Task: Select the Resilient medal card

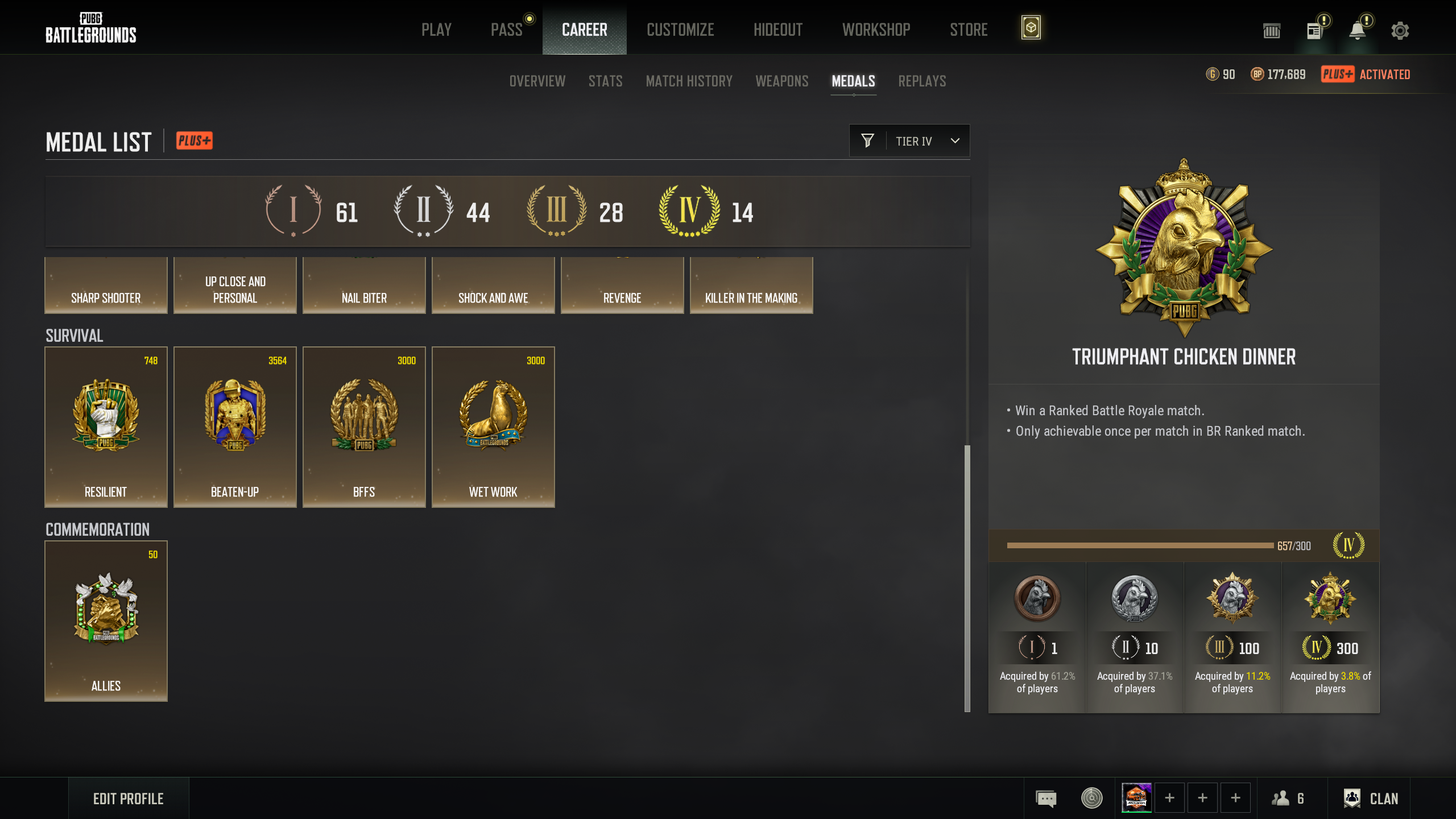Action: pyautogui.click(x=106, y=427)
